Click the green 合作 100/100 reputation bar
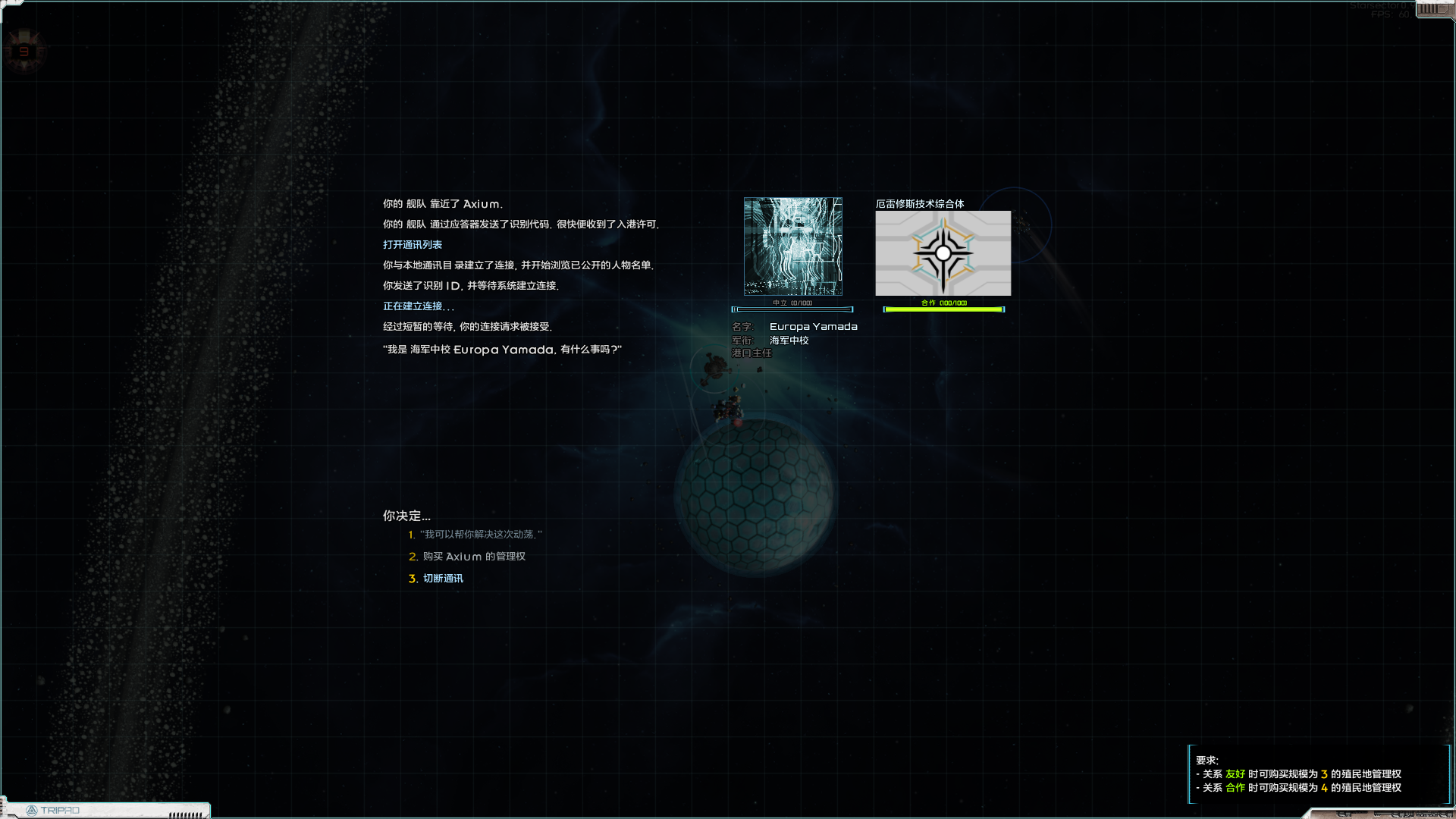 943,307
